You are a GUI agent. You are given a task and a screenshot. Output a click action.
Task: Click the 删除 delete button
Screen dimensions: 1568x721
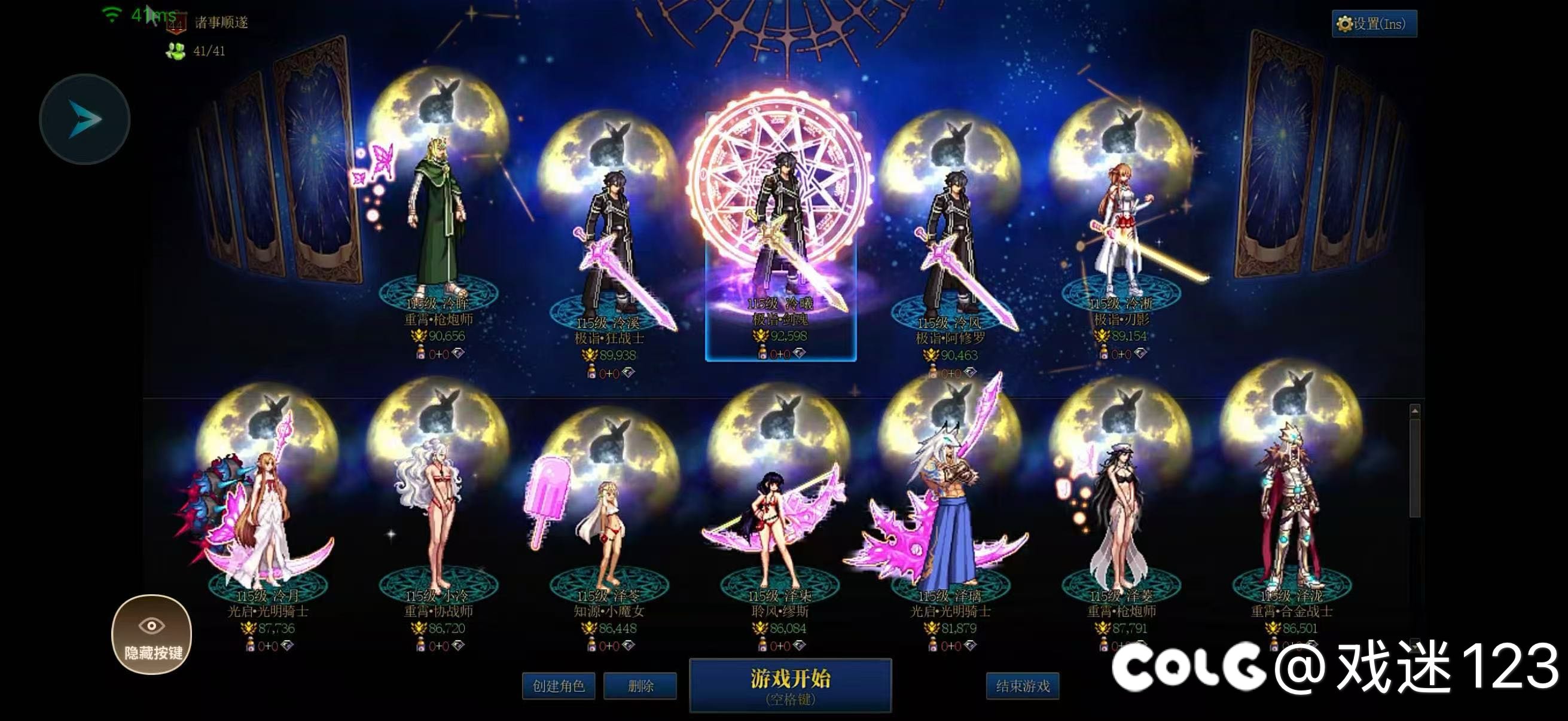(641, 686)
